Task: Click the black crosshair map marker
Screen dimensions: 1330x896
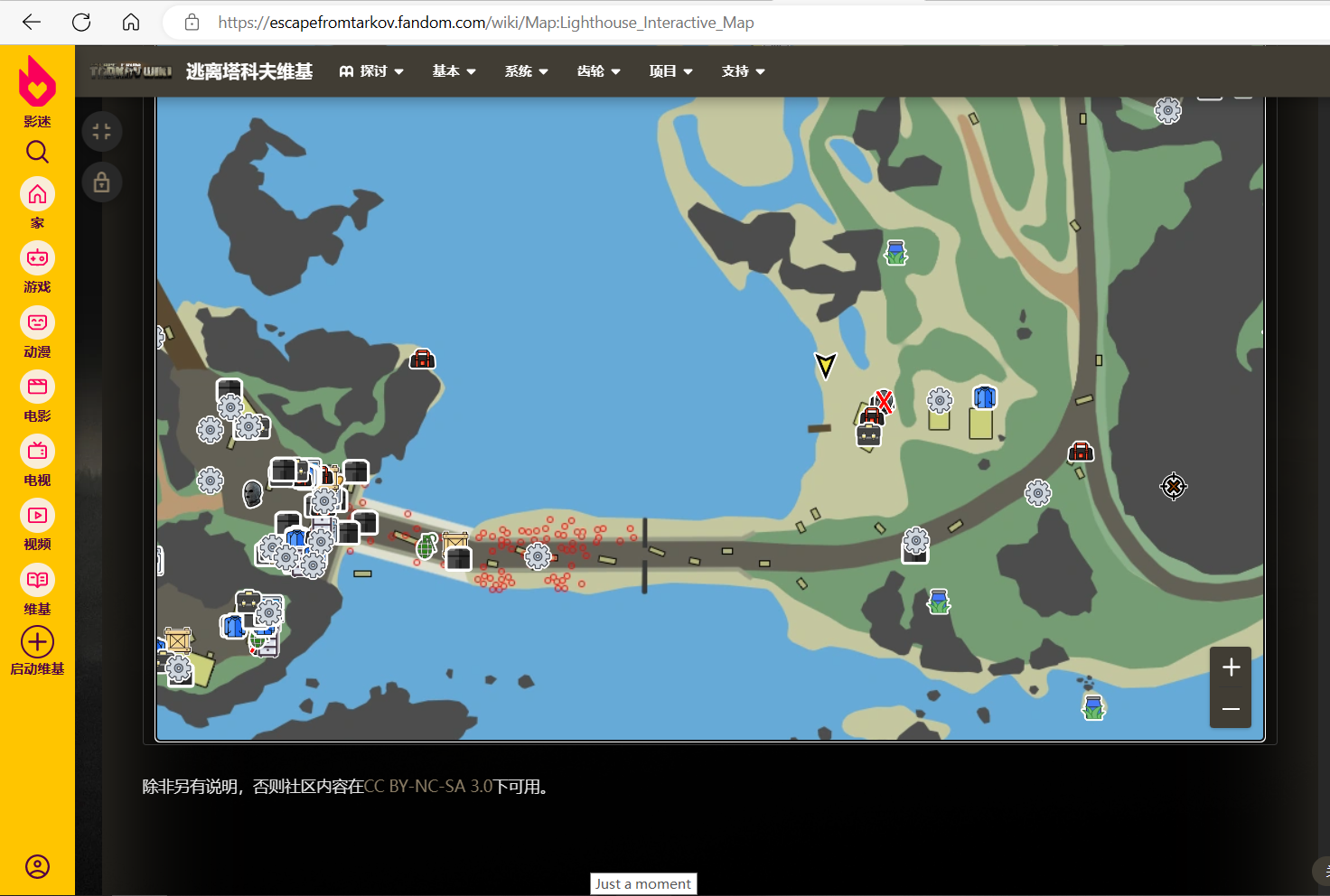Action: point(1173,487)
